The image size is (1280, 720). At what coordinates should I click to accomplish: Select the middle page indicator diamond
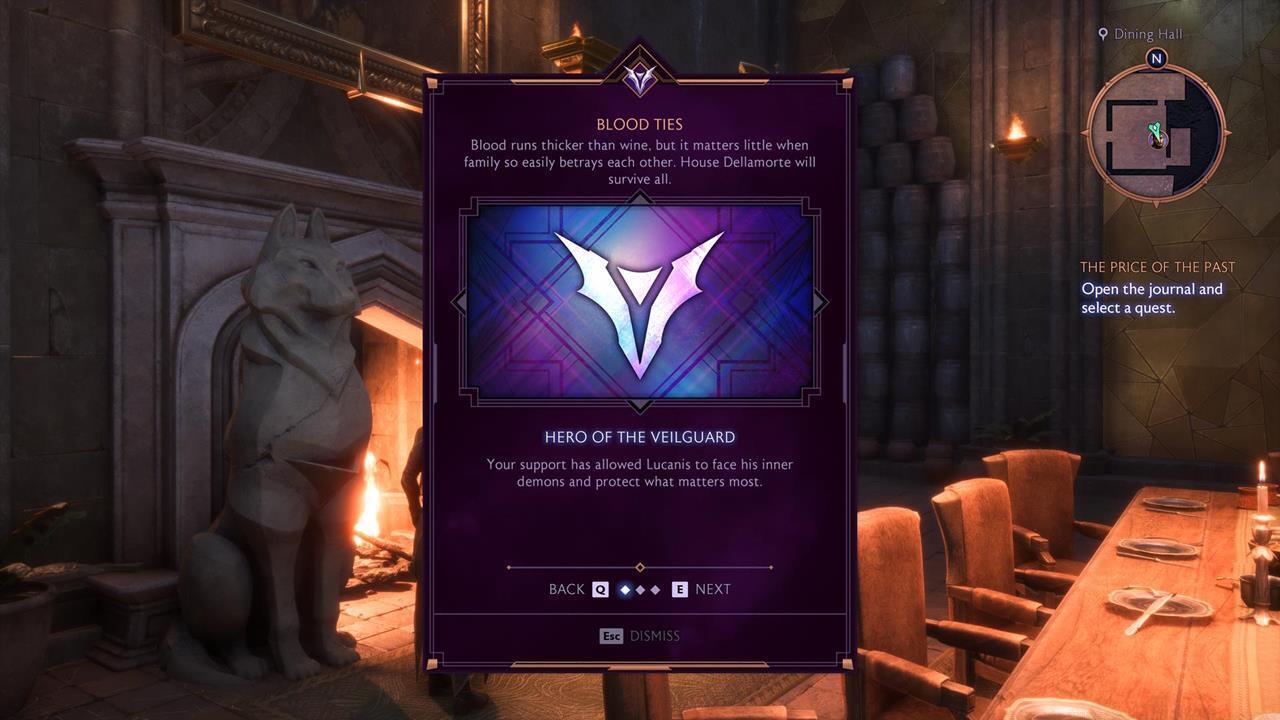(640, 590)
